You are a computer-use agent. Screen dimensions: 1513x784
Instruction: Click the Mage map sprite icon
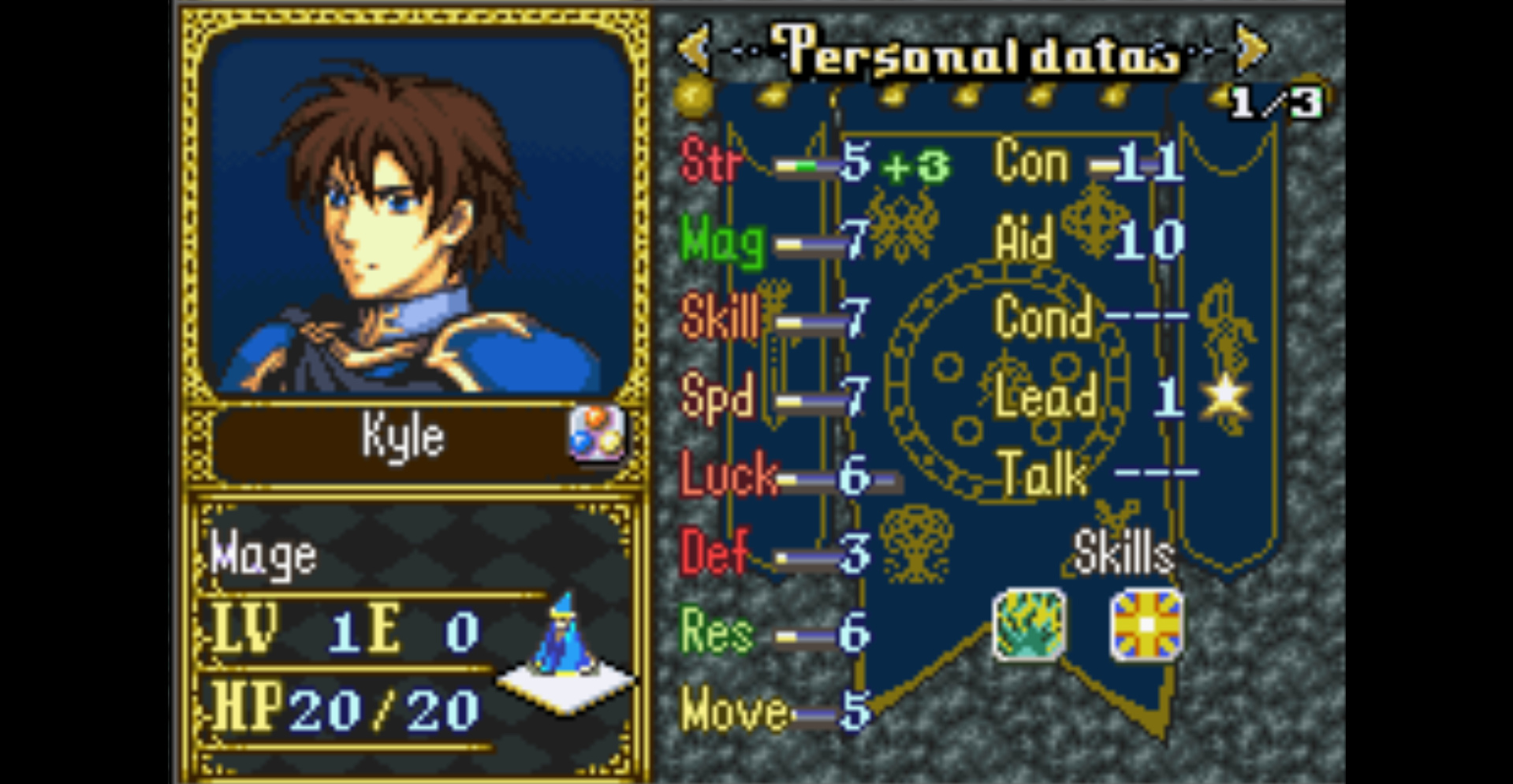coord(564,638)
